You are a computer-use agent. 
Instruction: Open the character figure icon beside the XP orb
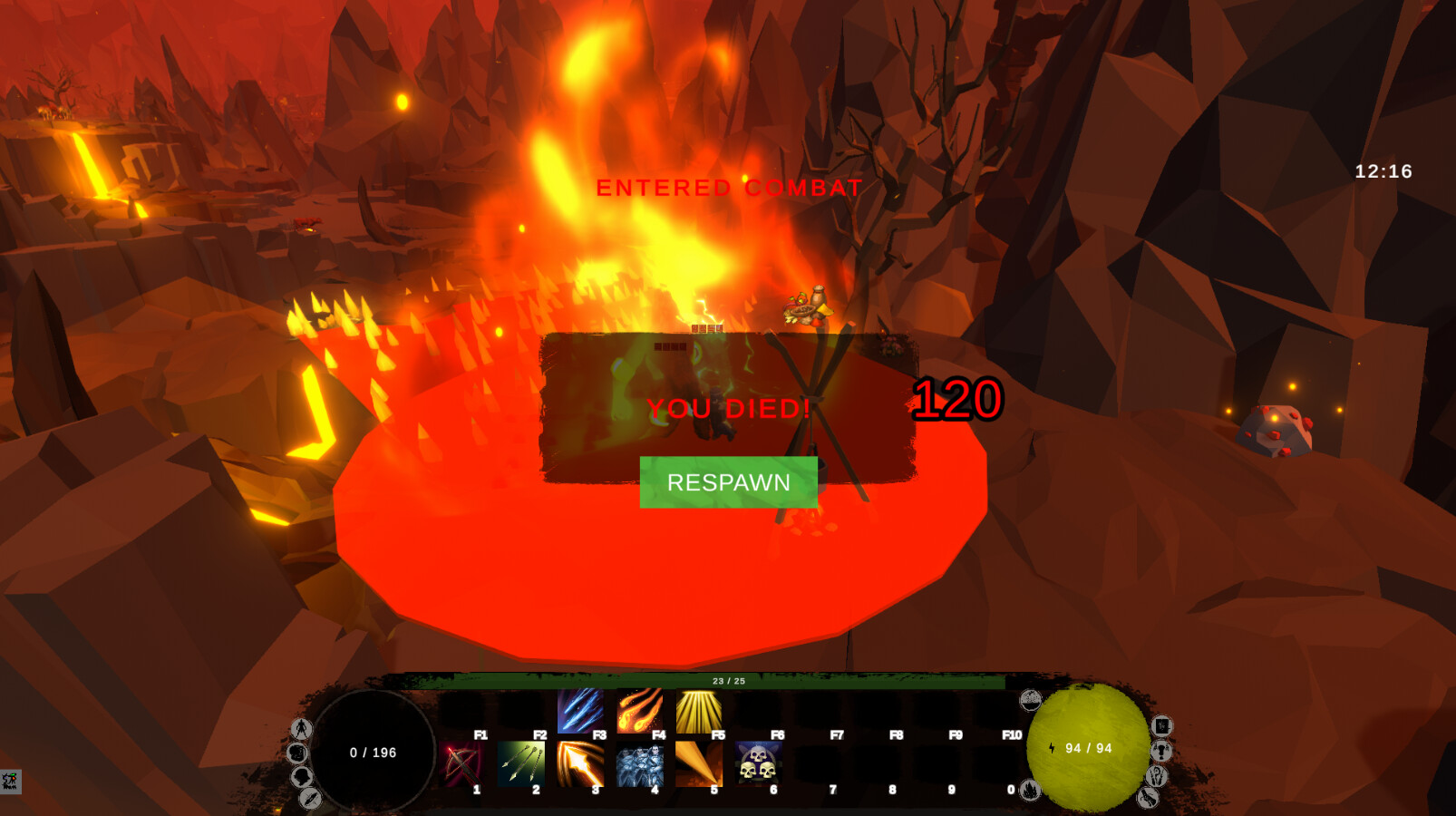tap(302, 728)
